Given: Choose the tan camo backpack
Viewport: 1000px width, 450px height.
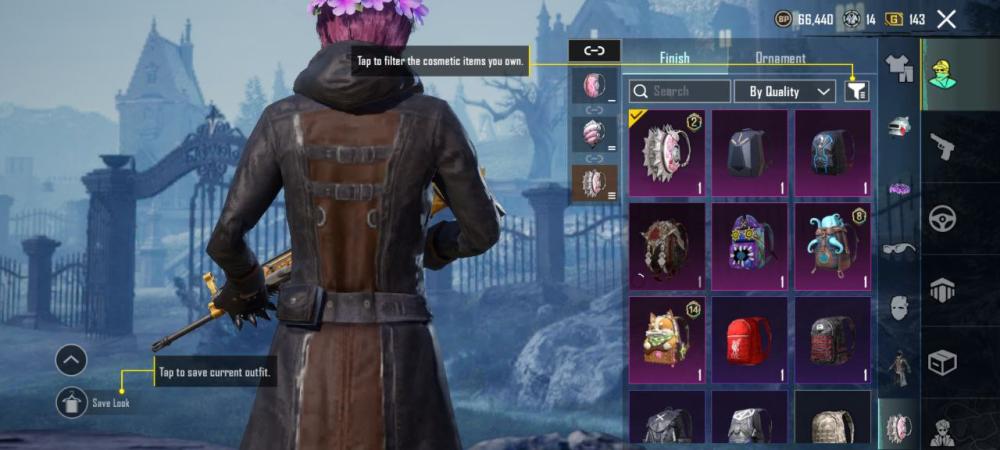Looking at the screenshot, I should (x=832, y=420).
